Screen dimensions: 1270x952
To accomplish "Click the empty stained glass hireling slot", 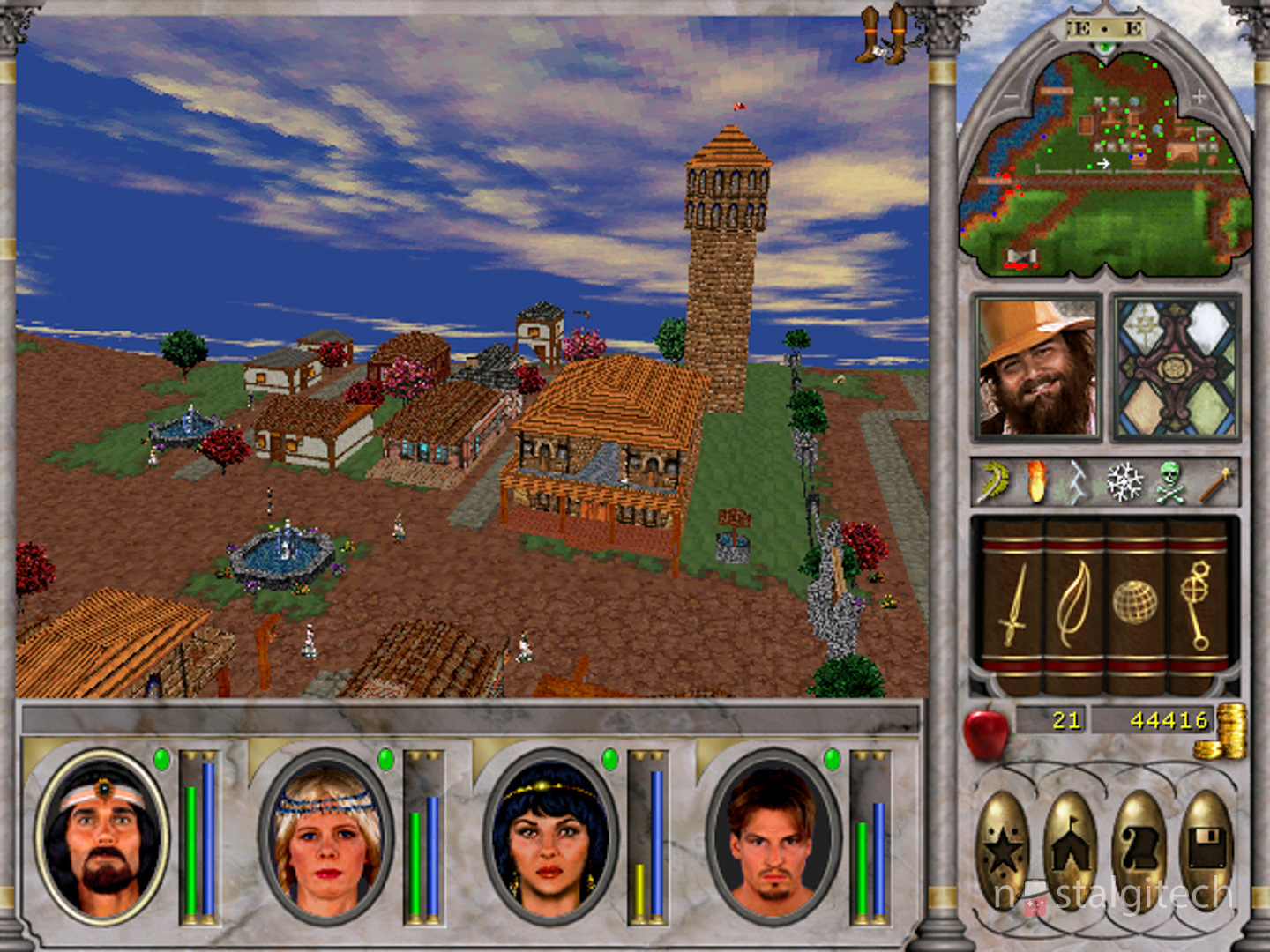I will [1177, 367].
